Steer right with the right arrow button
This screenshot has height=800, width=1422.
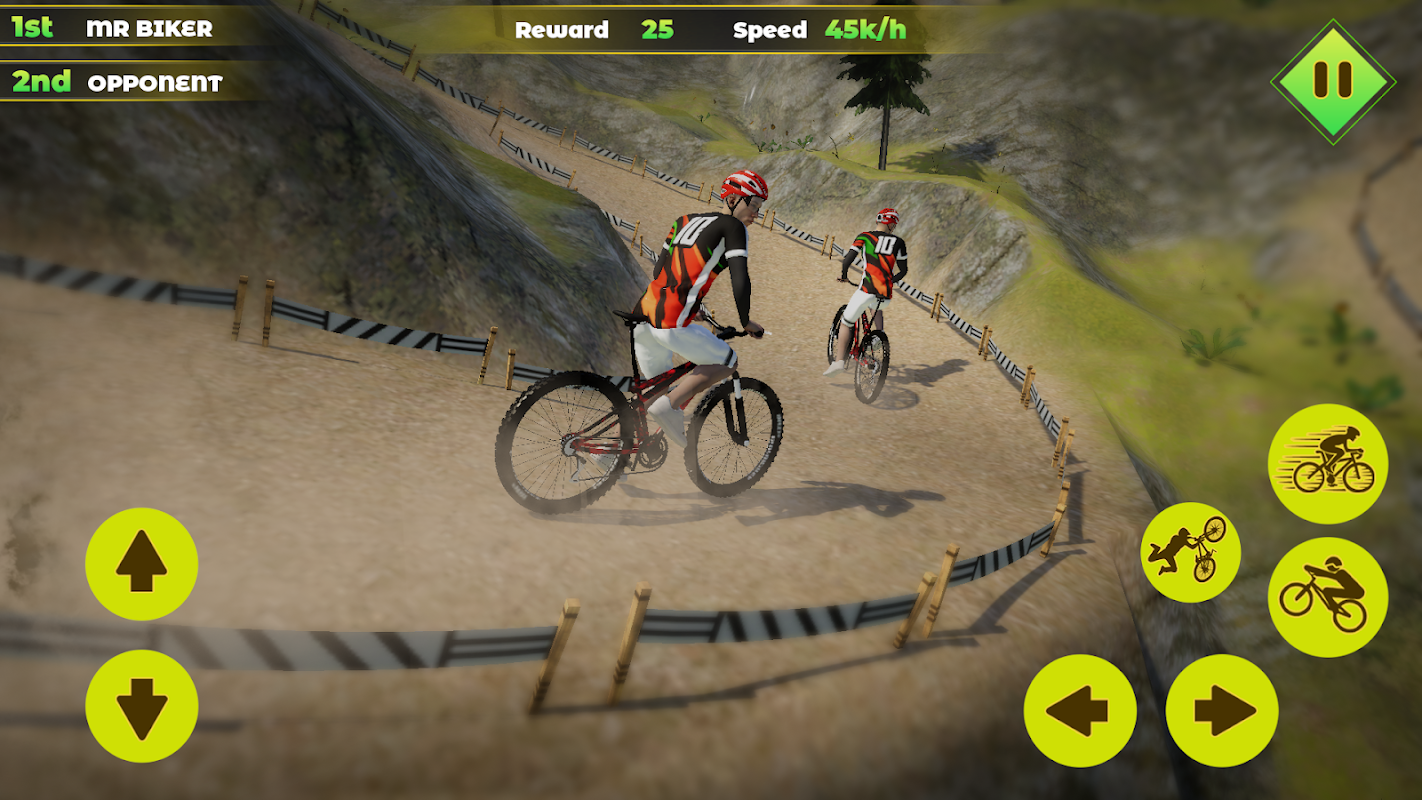pos(1222,711)
